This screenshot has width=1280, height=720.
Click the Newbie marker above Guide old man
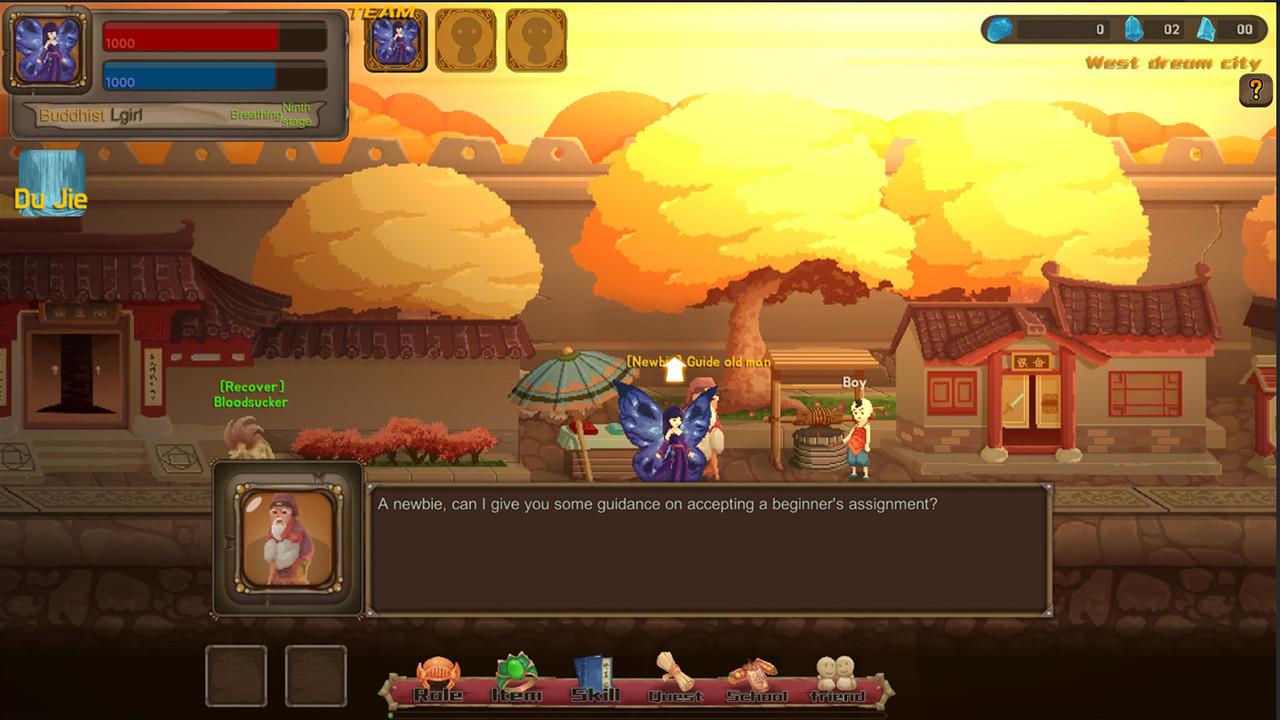click(673, 368)
